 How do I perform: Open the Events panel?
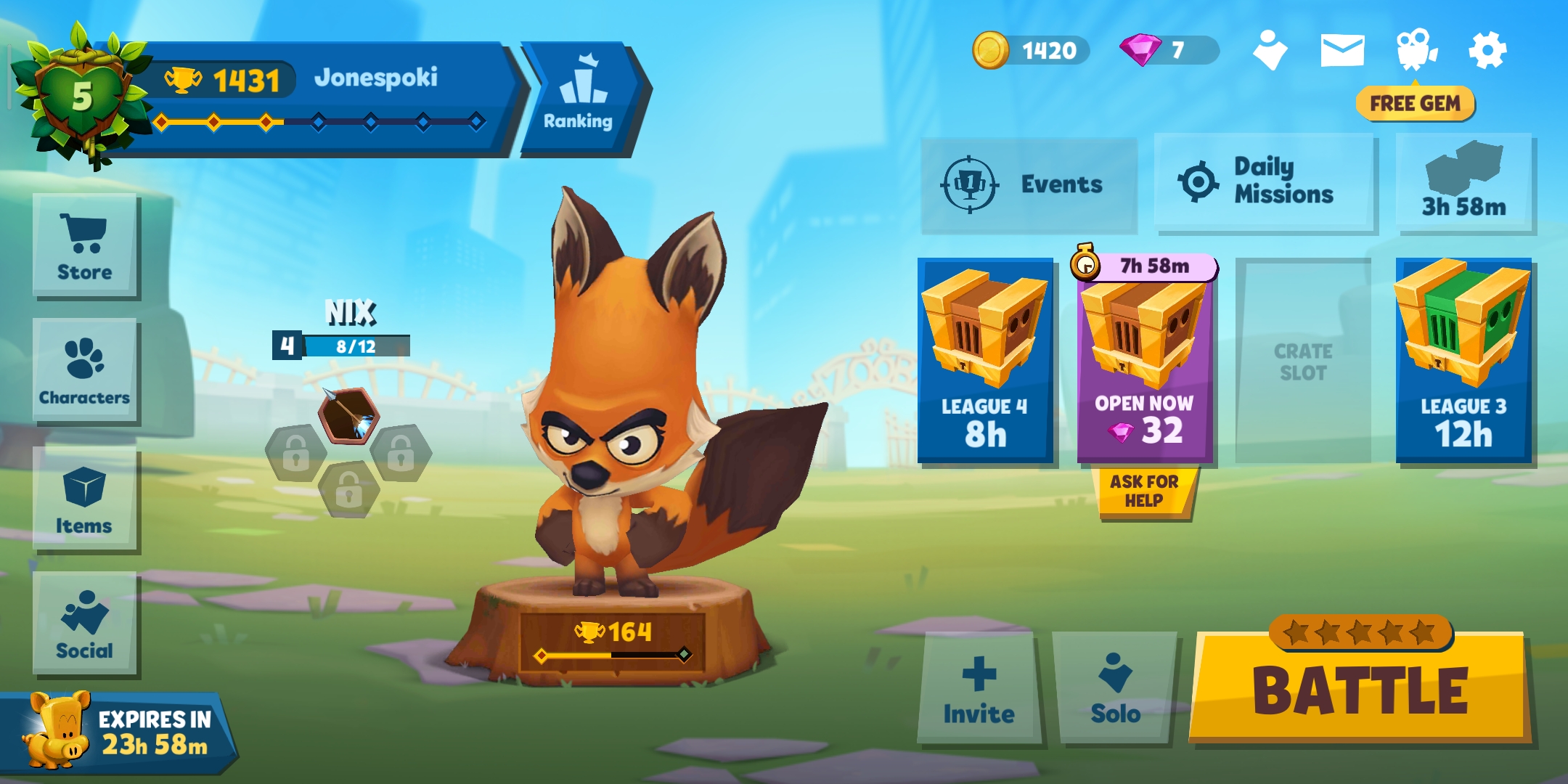[x=1029, y=184]
